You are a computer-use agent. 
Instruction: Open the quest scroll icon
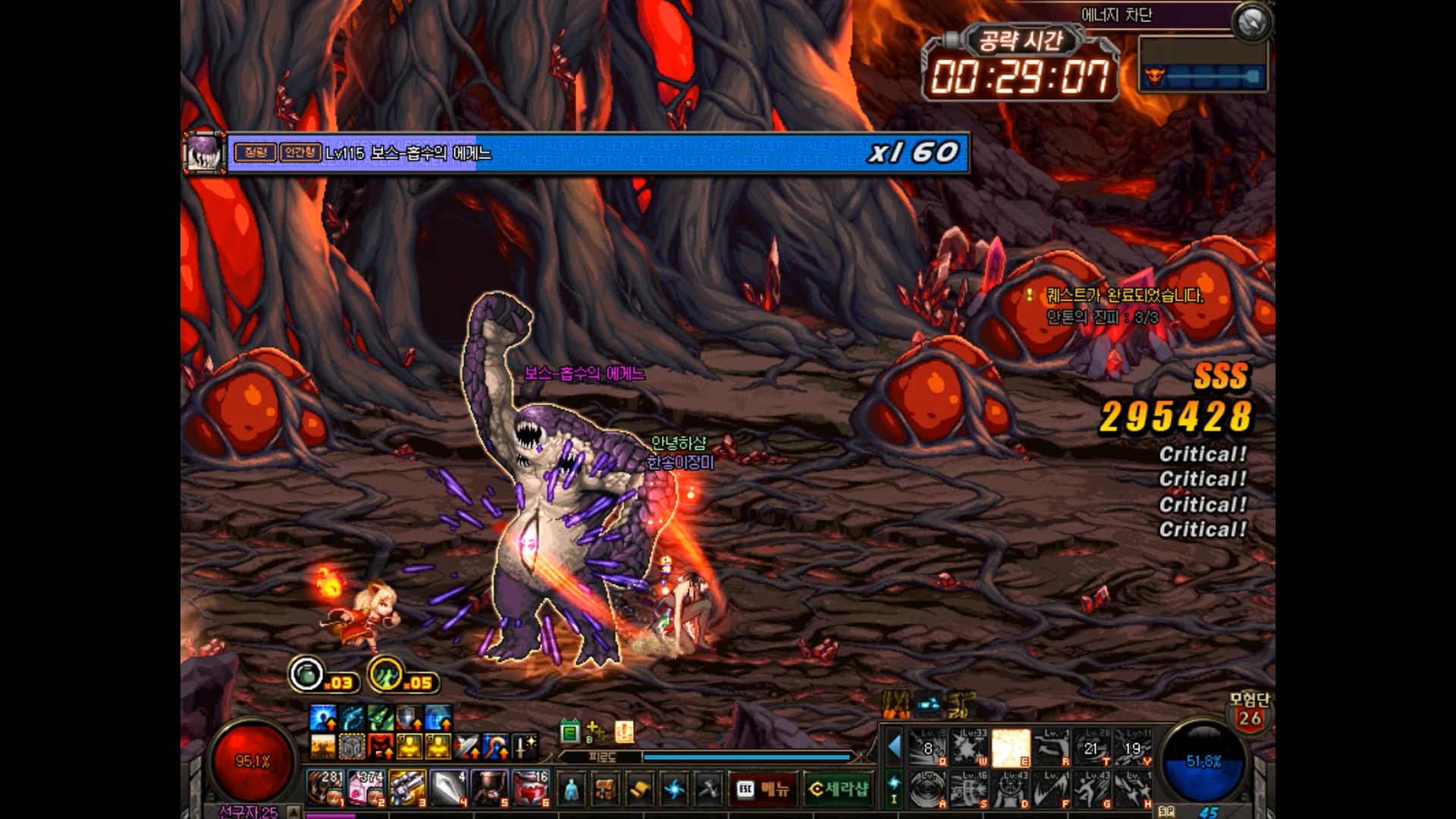click(639, 789)
